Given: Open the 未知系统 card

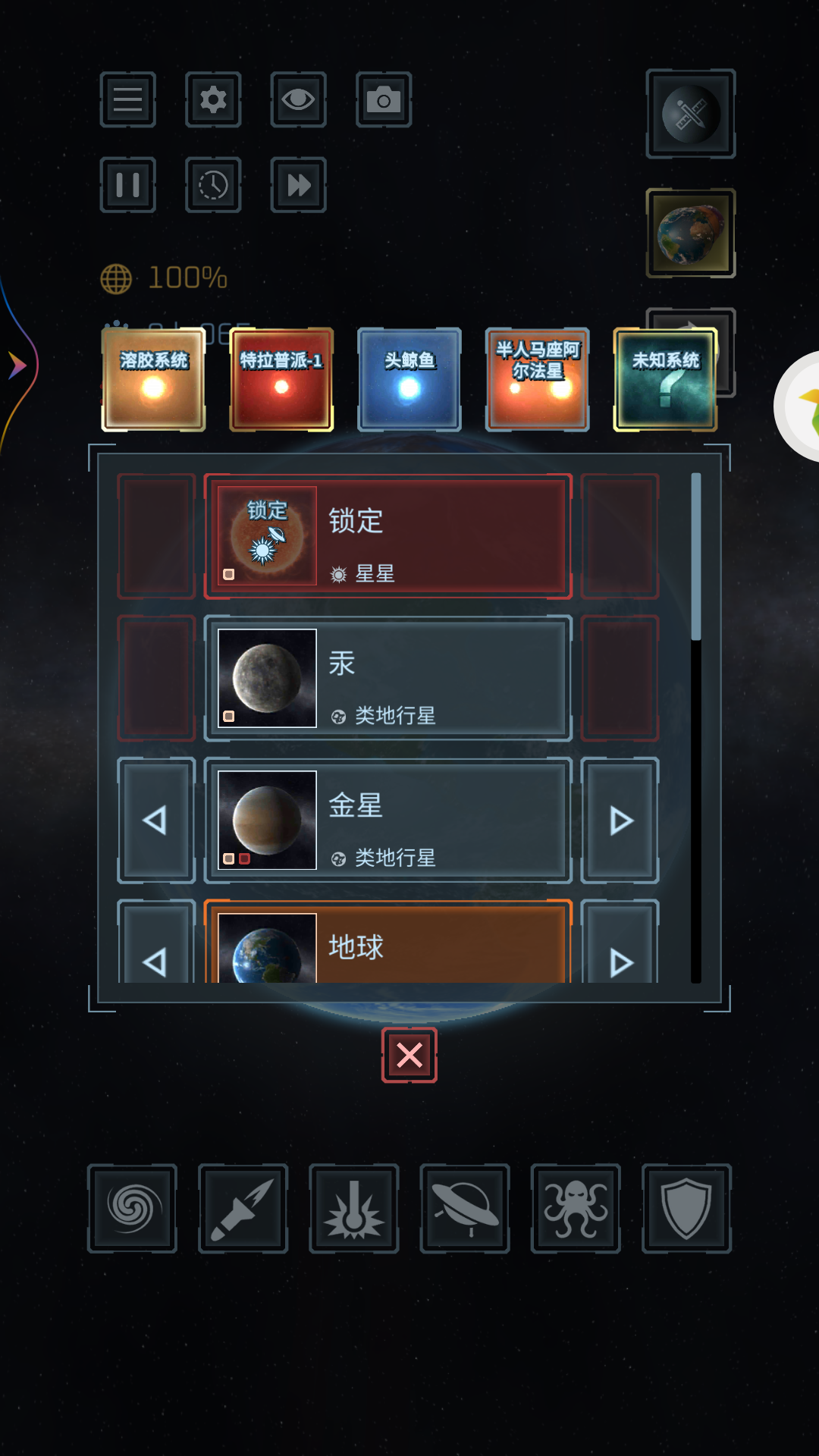Looking at the screenshot, I should pos(665,379).
